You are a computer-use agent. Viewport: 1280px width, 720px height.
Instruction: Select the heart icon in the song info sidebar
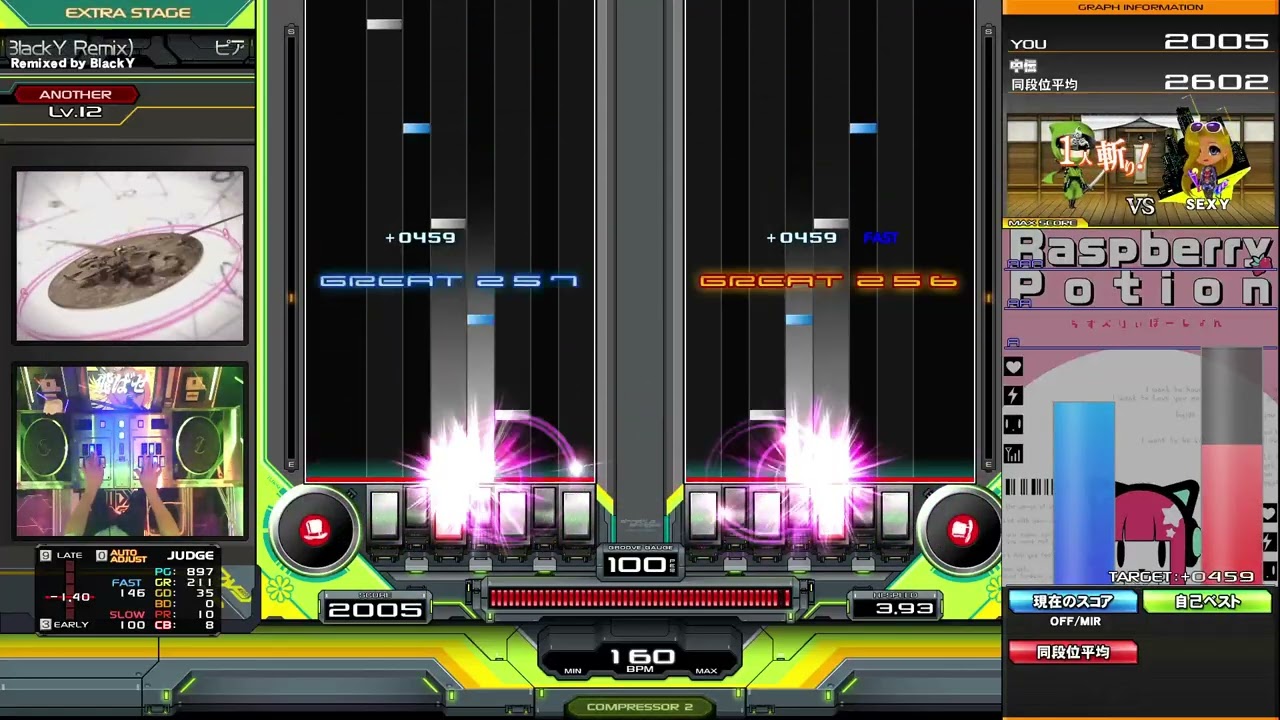(1013, 367)
